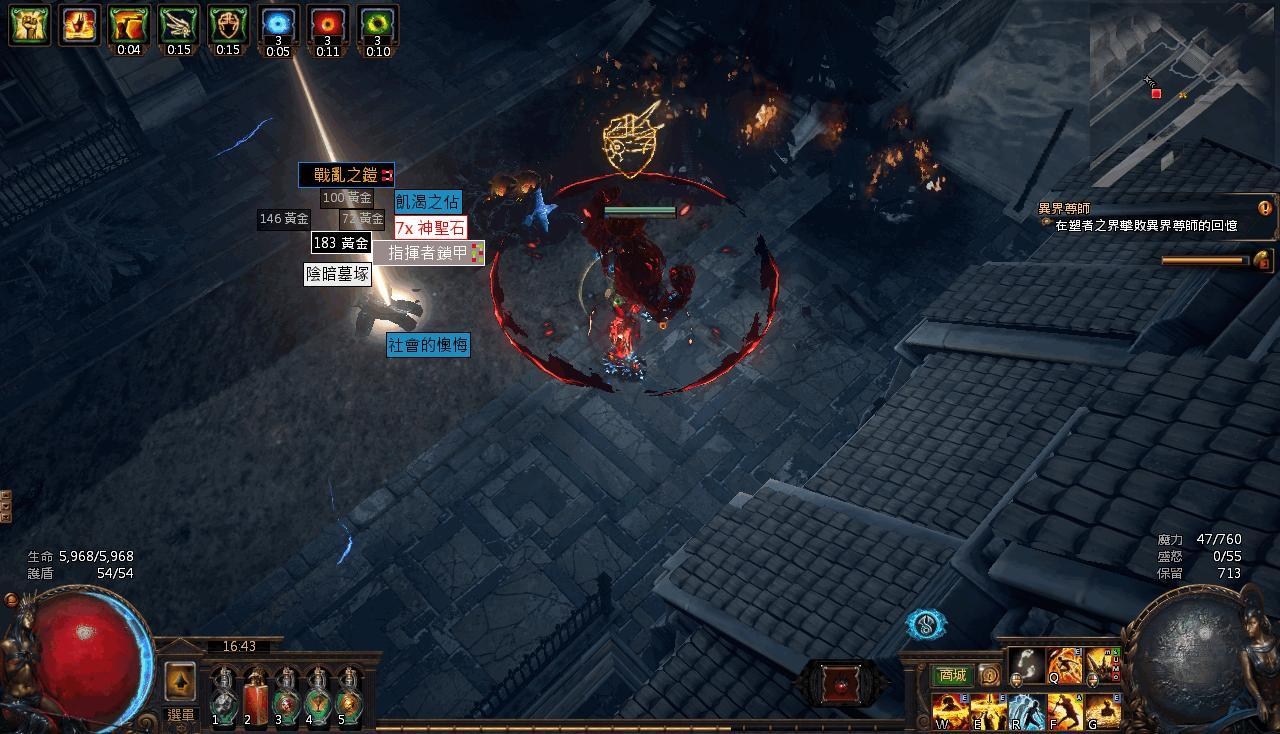Use the red life flask in slot 1
This screenshot has width=1280, height=734.
(x=223, y=701)
